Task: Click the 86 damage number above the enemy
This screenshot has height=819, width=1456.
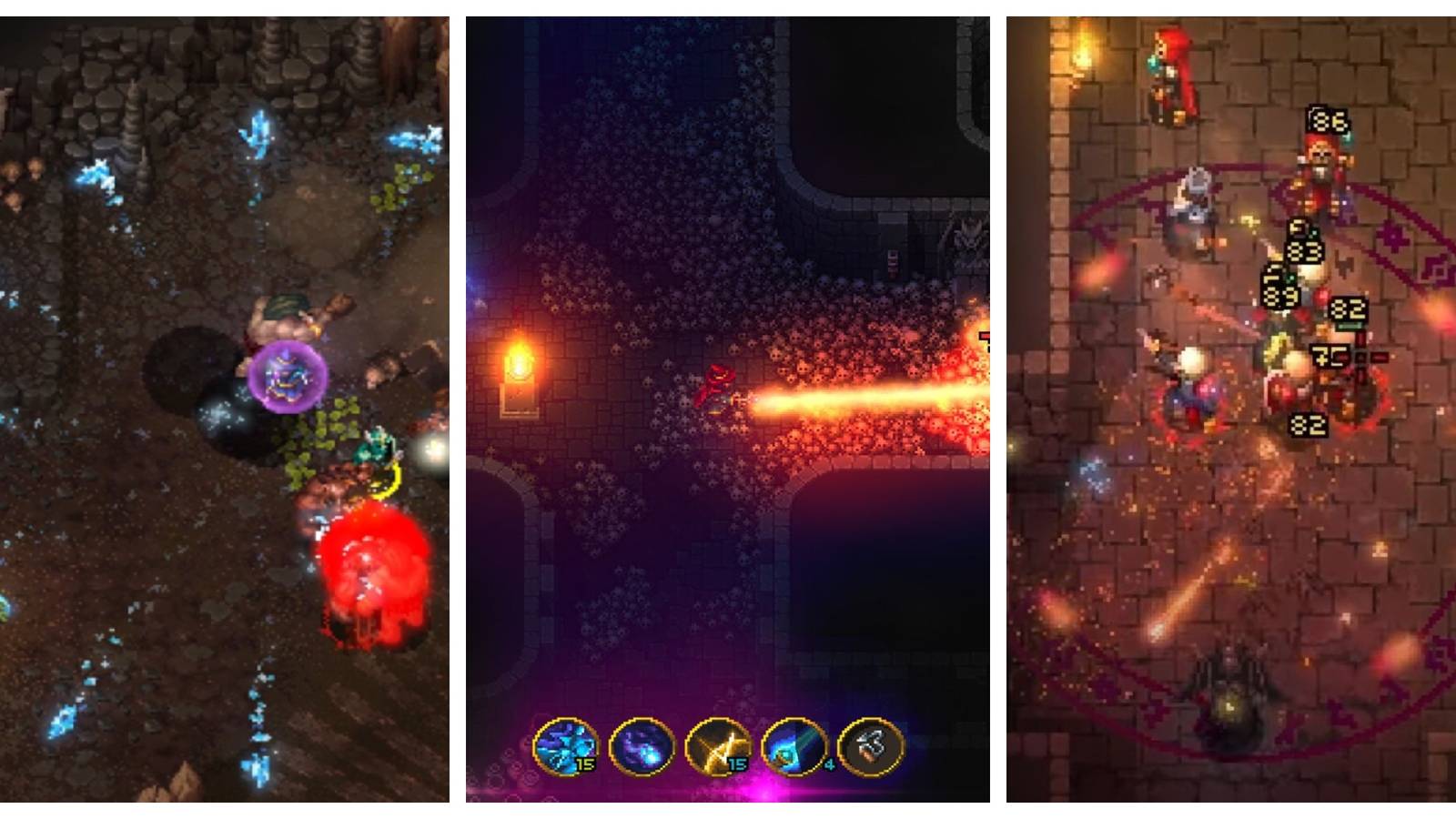Action: 1329,121
